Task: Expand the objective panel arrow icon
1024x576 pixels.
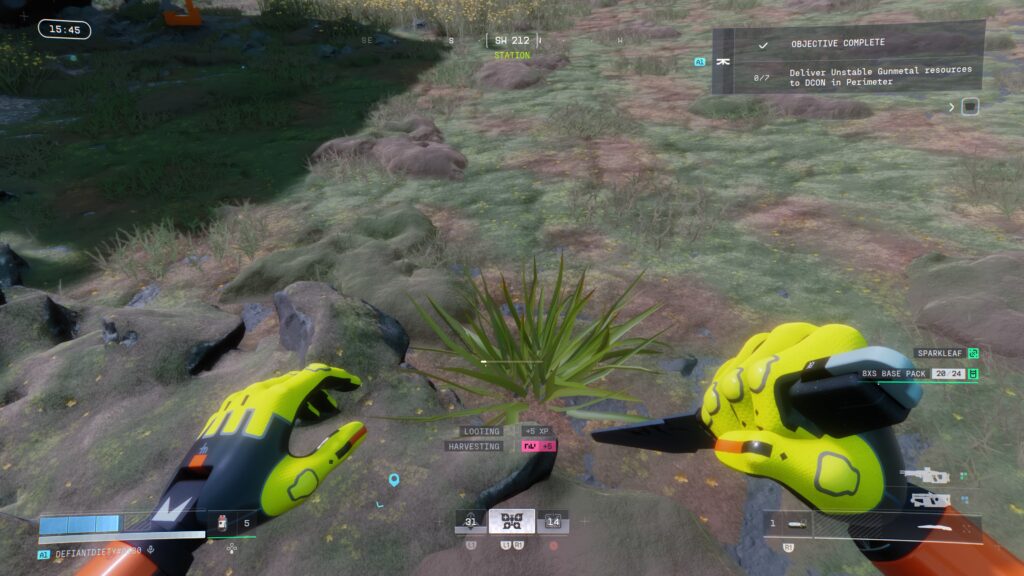Action: coord(952,106)
